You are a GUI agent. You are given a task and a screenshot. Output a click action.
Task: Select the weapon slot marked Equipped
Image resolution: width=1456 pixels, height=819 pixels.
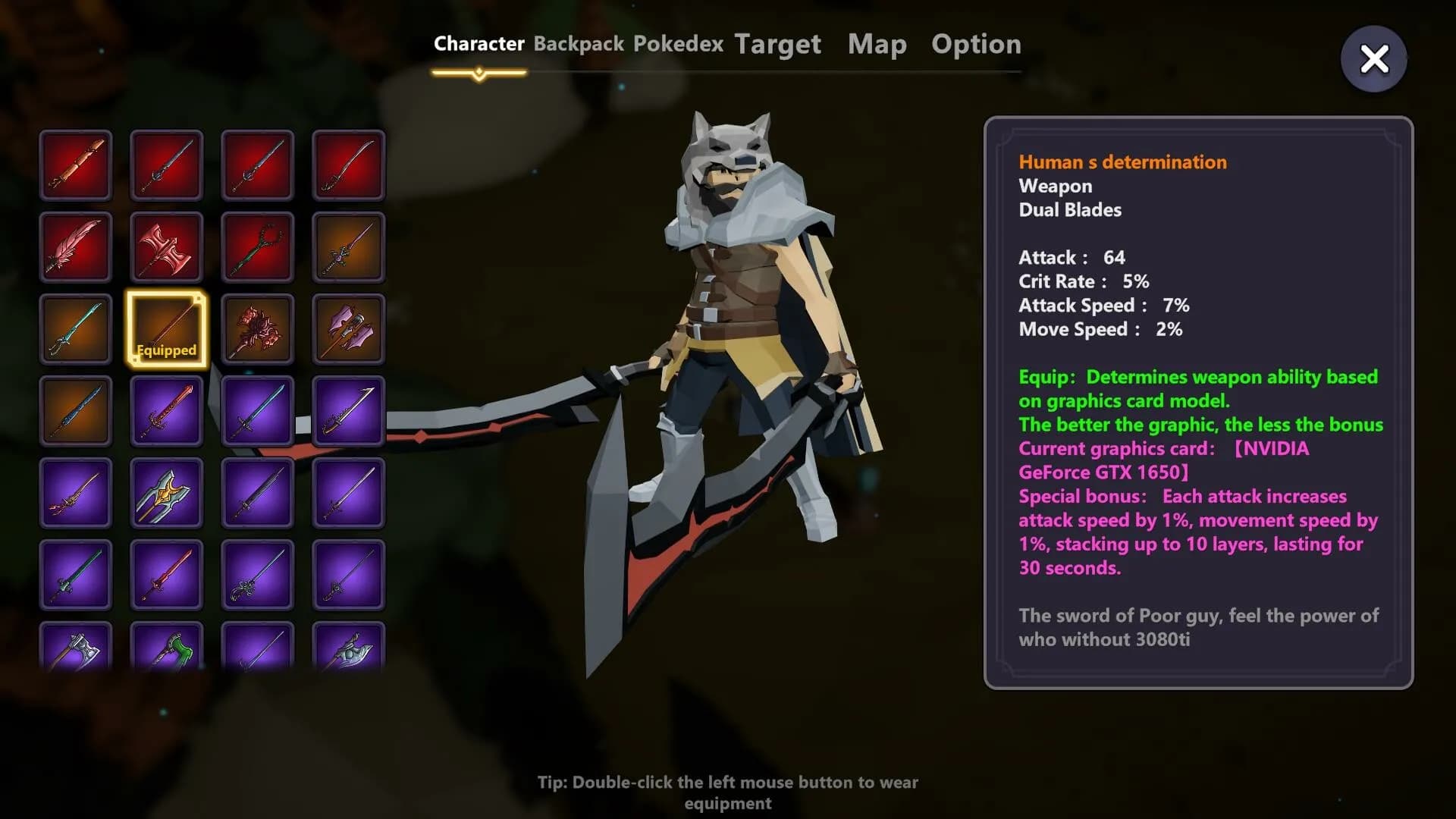pyautogui.click(x=166, y=329)
